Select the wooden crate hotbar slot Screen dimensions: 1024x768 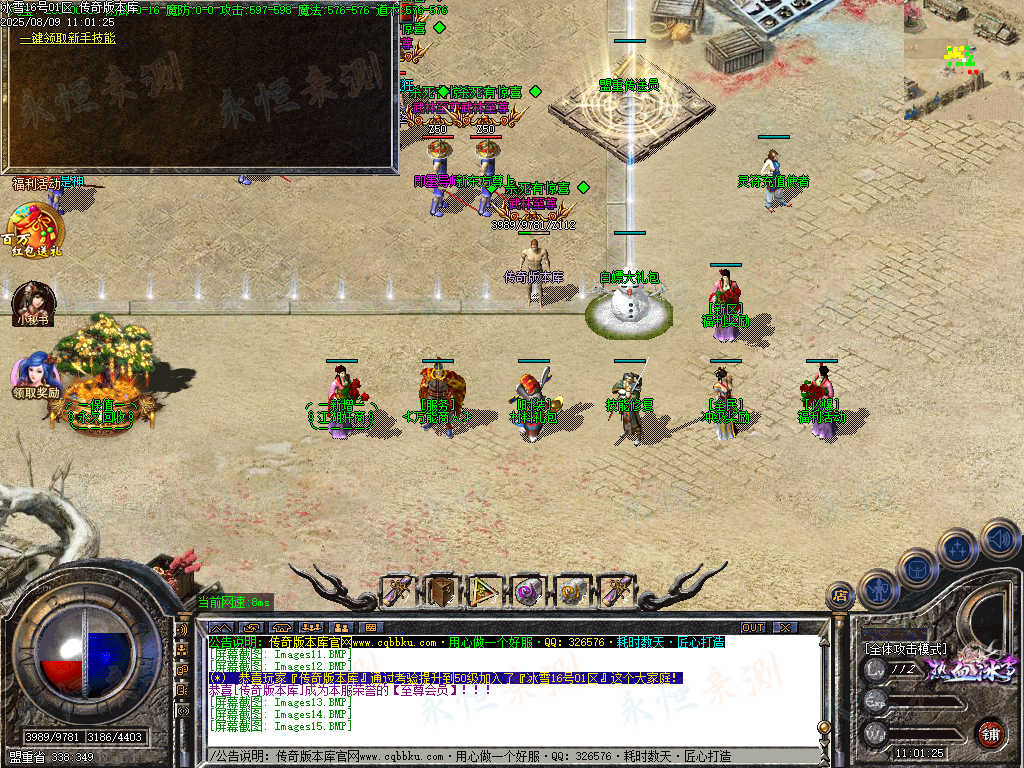tap(441, 591)
